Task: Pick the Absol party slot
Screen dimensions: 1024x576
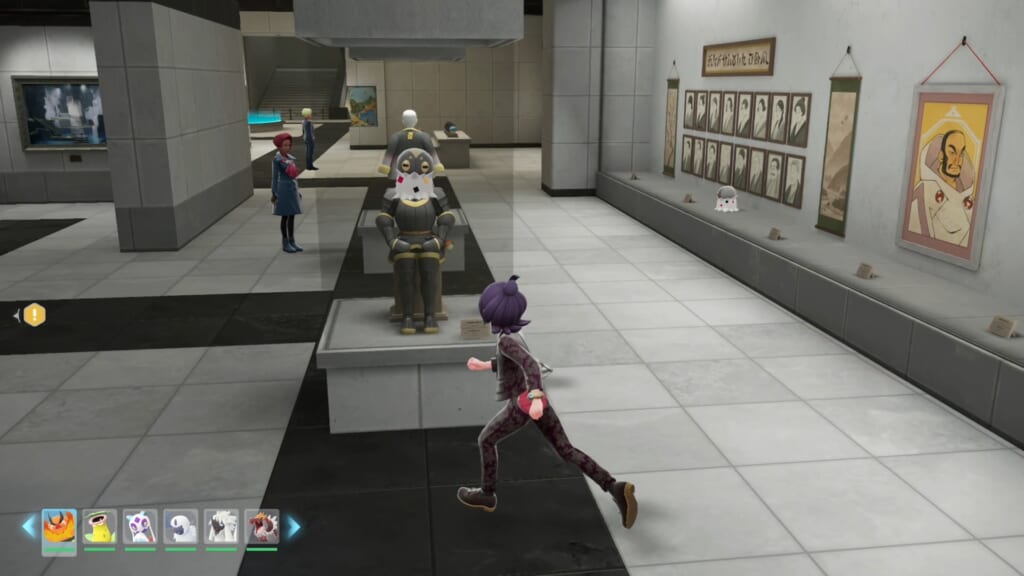Action: point(181,526)
